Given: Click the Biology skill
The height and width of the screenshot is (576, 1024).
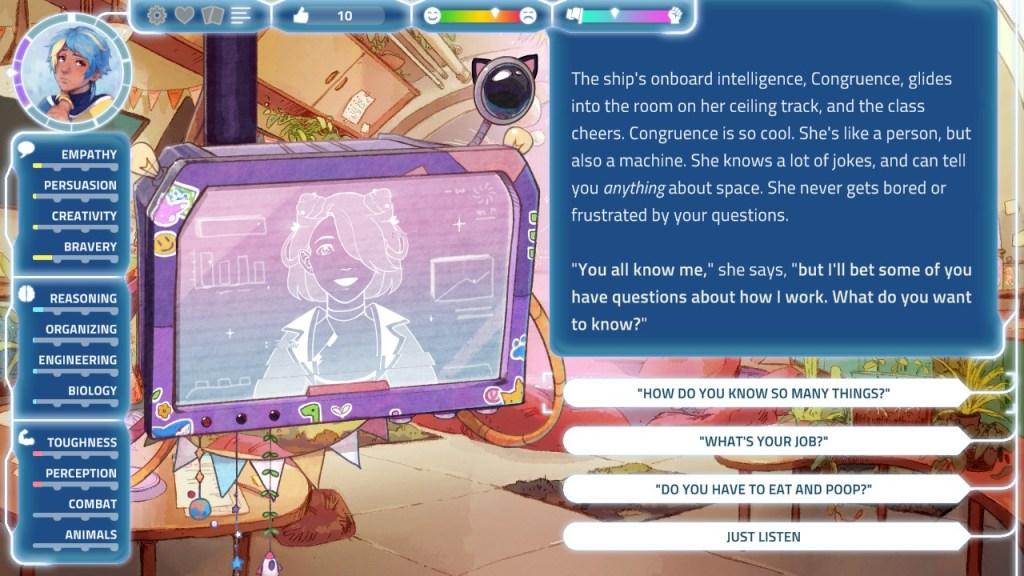Looking at the screenshot, I should [92, 391].
